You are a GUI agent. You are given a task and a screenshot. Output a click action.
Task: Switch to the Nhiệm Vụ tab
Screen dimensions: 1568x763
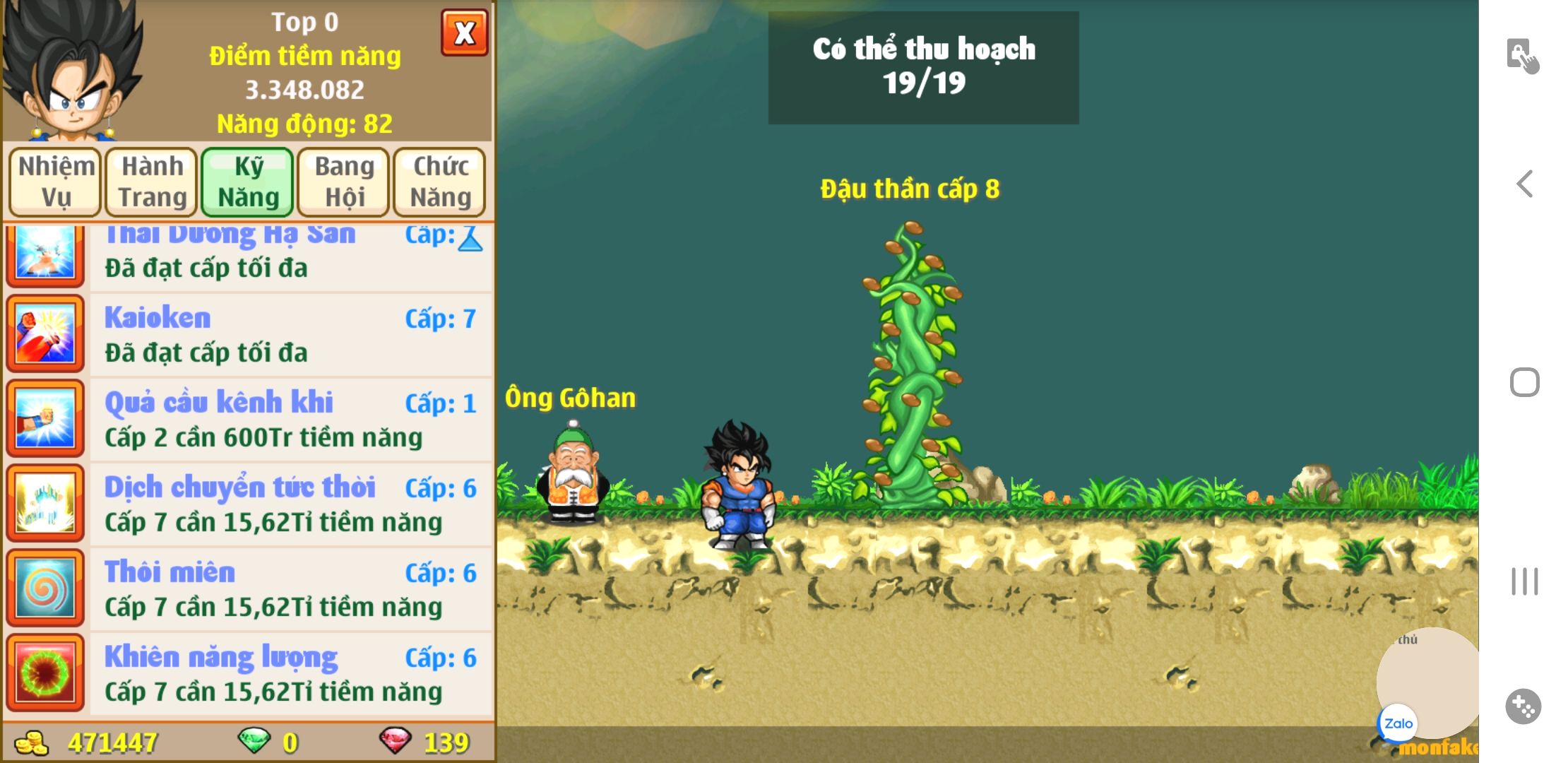point(56,182)
